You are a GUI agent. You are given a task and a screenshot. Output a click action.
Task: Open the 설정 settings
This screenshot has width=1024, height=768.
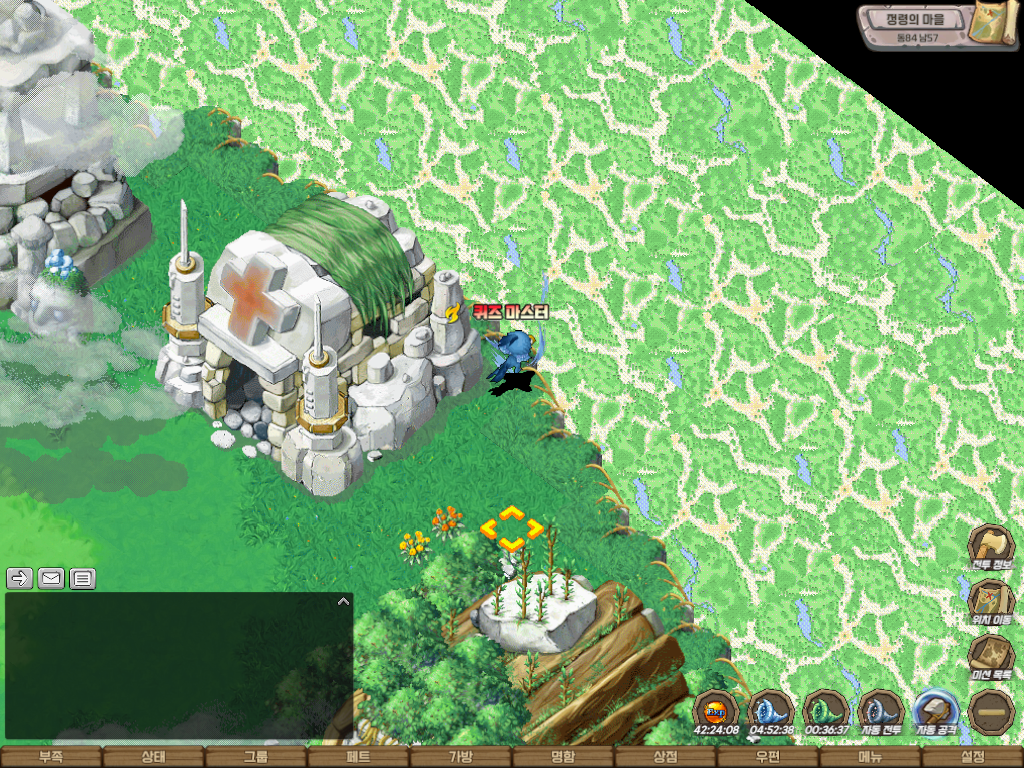coord(972,757)
